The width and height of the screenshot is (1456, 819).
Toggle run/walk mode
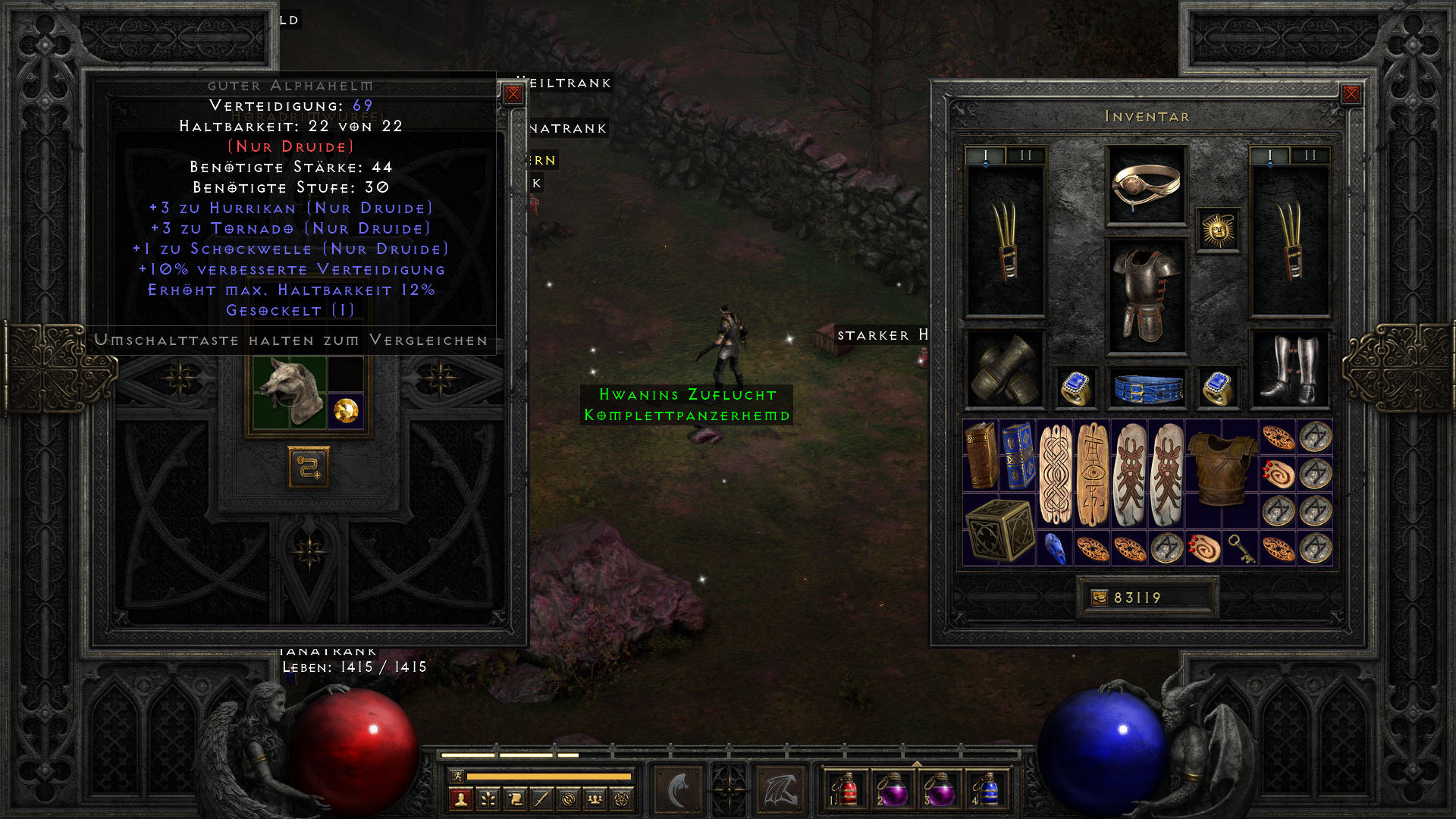(x=457, y=777)
